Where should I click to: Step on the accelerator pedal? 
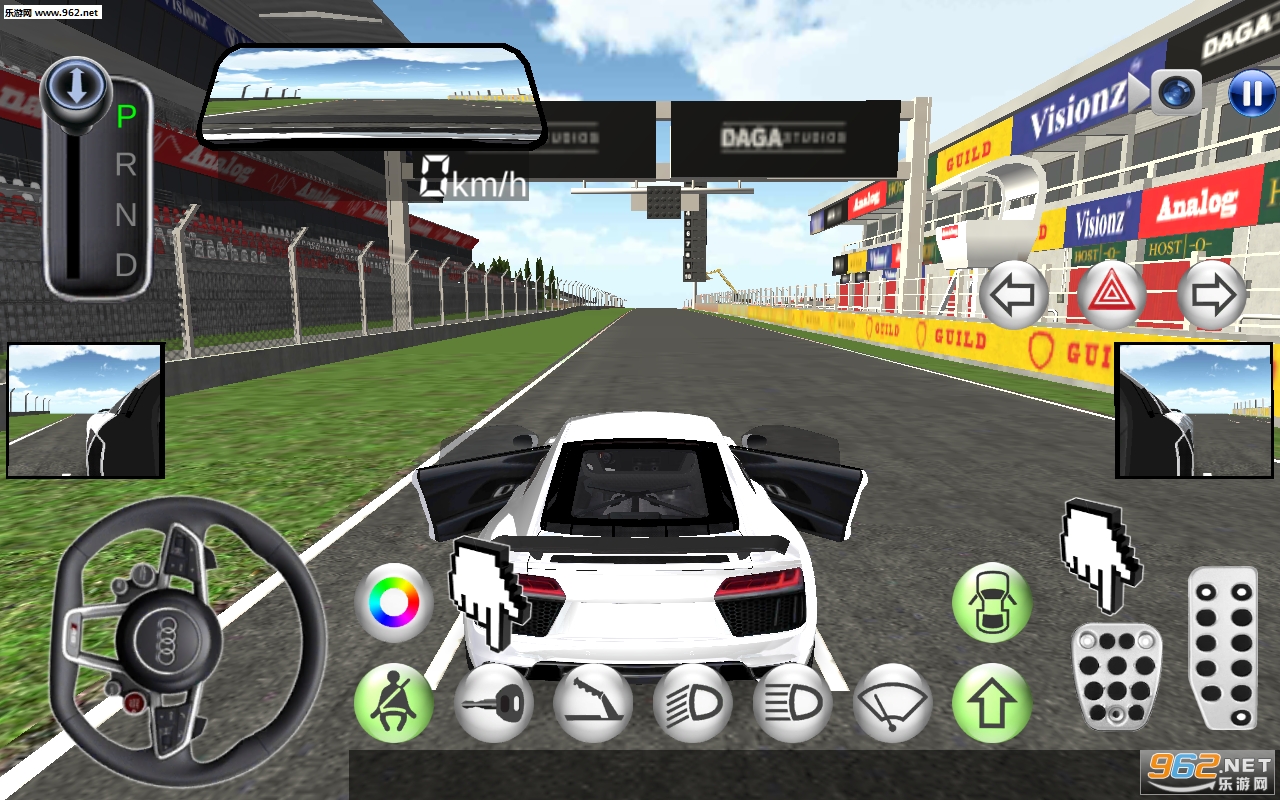1223,648
